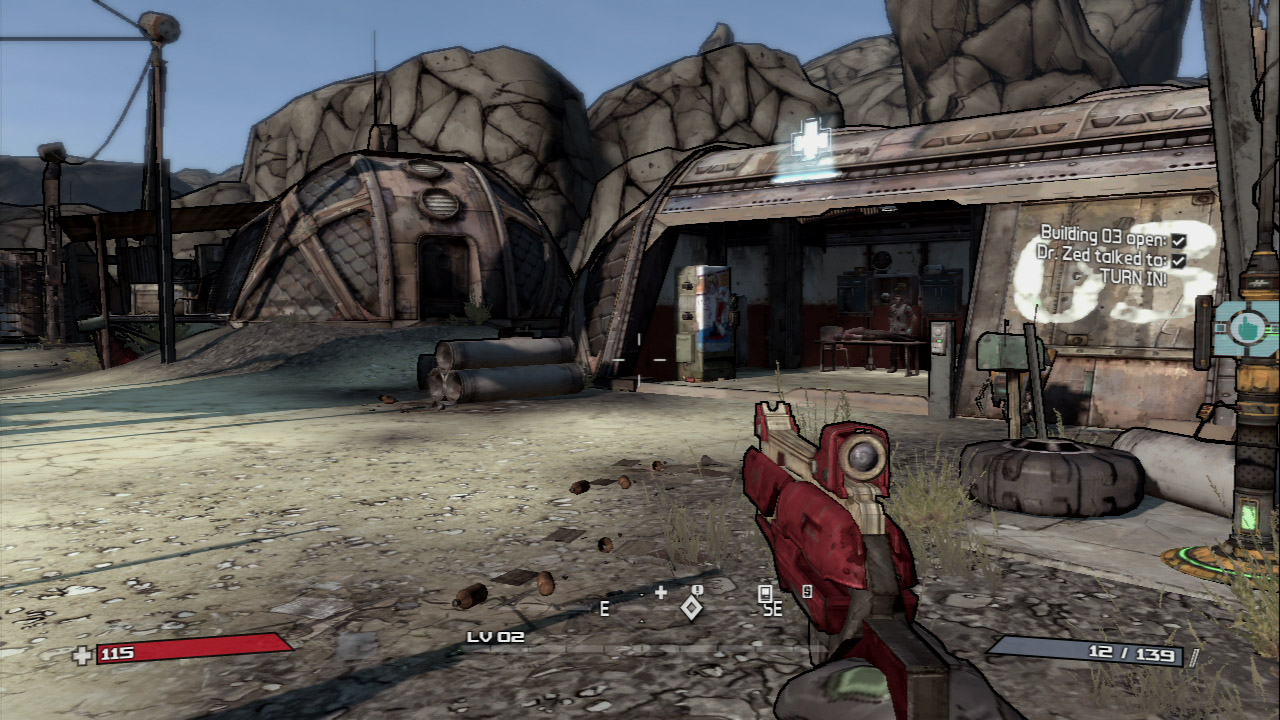The width and height of the screenshot is (1280, 720).
Task: Click the "Building 03 open" objective checkbox
Action: [1178, 241]
